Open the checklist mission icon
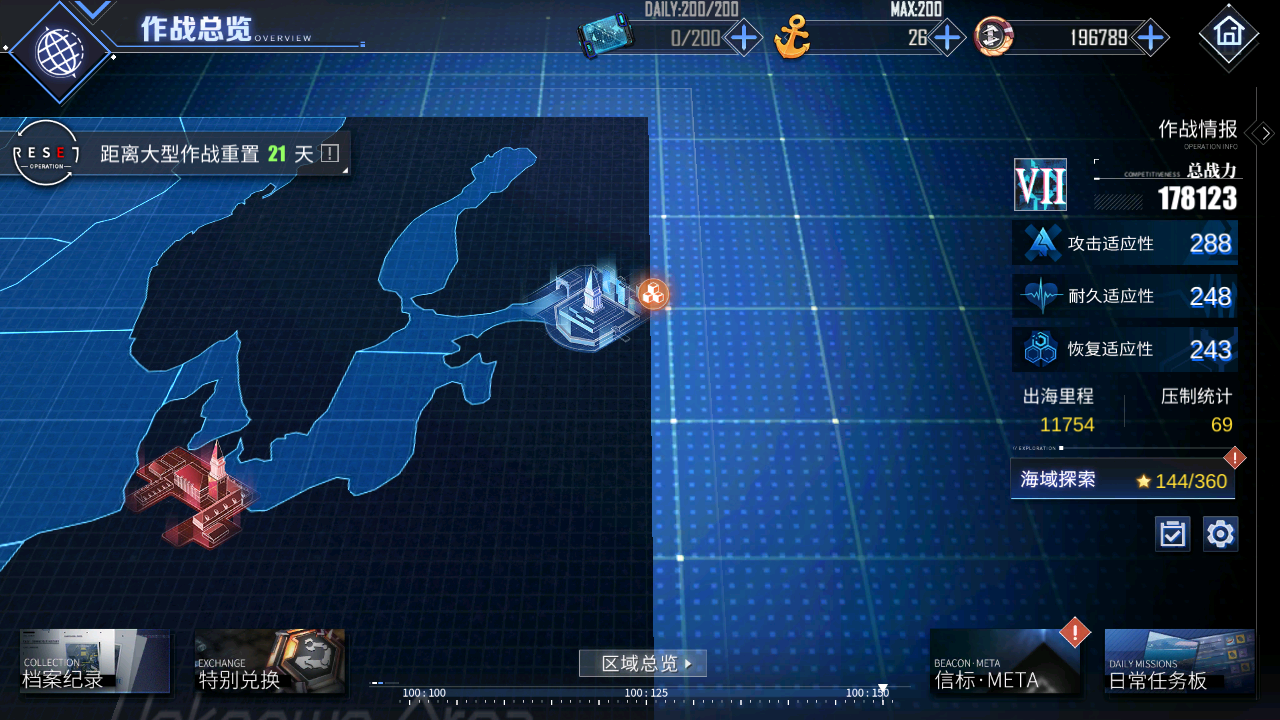The height and width of the screenshot is (720, 1280). click(1172, 534)
